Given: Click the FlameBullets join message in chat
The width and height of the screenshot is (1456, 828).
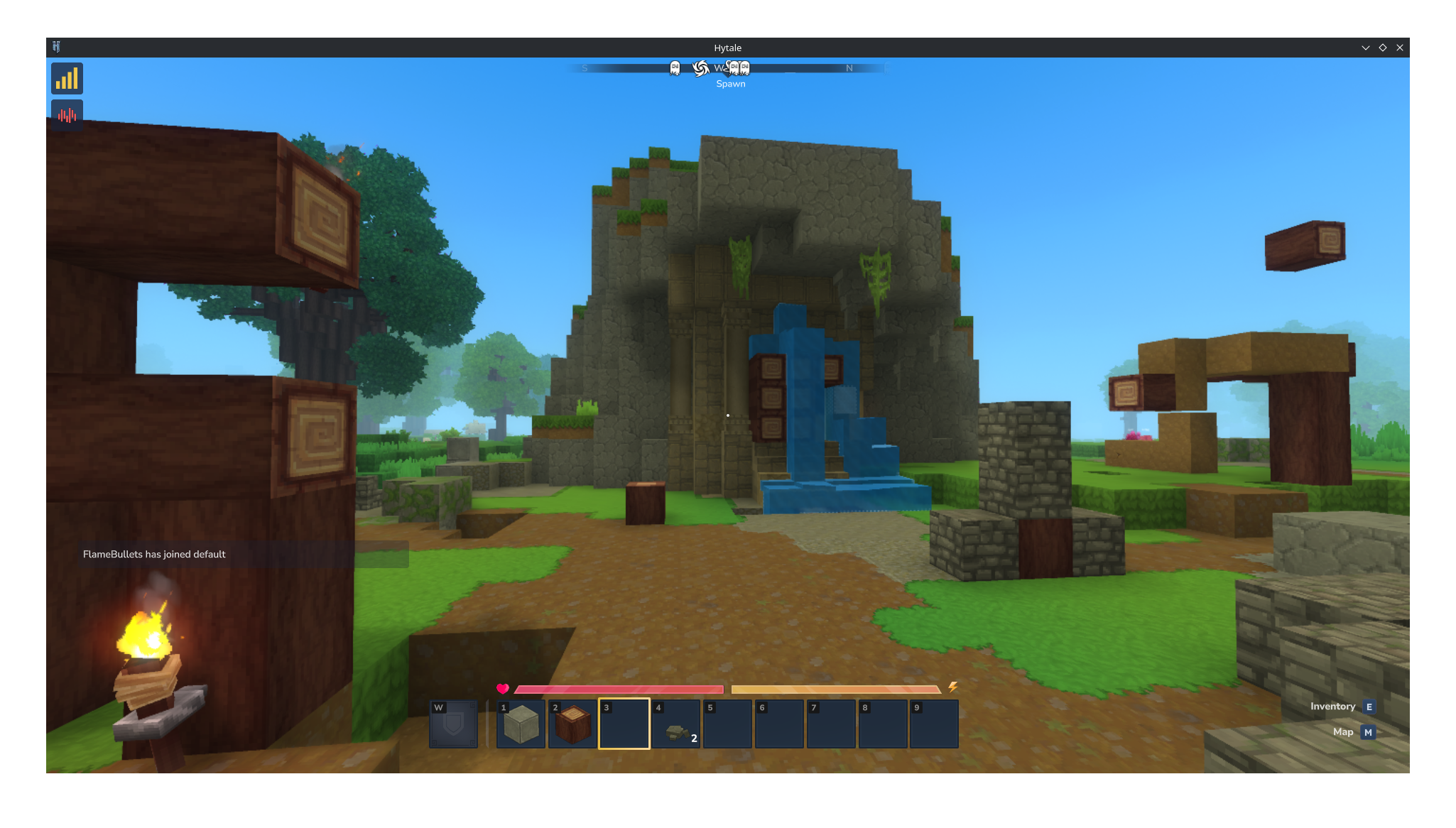Looking at the screenshot, I should tap(153, 555).
